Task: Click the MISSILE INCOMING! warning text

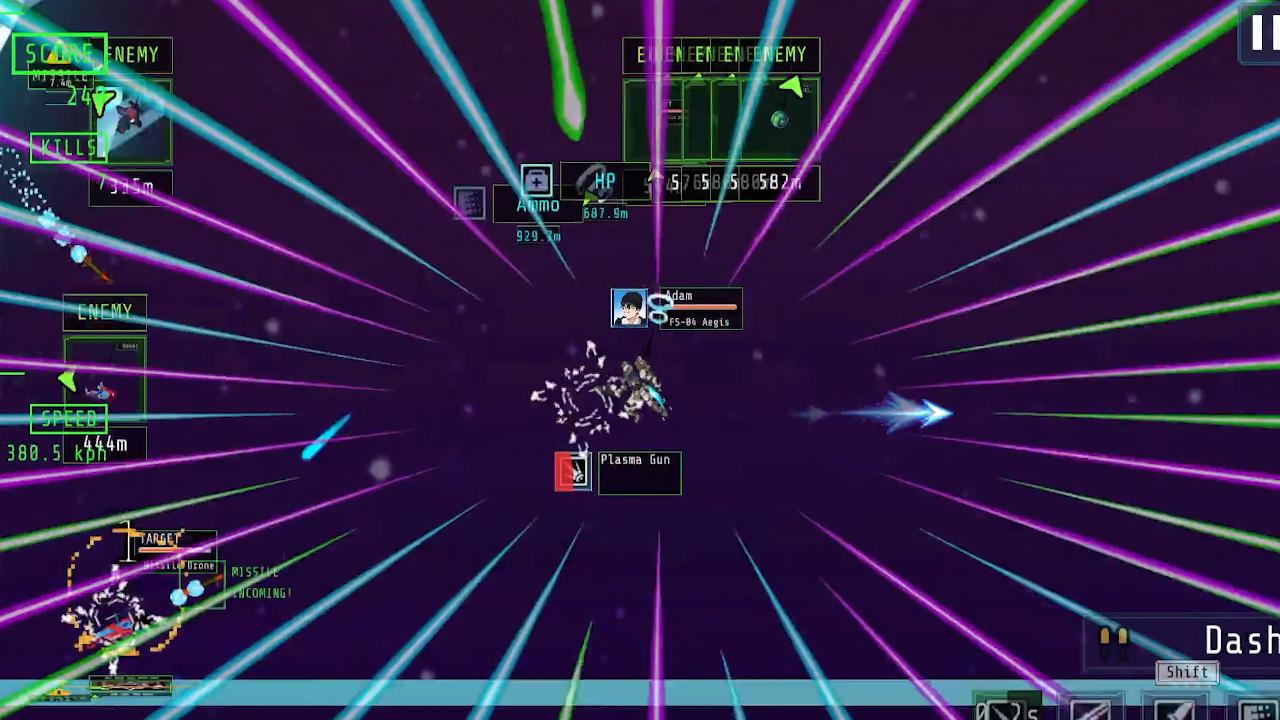Action: [x=258, y=583]
